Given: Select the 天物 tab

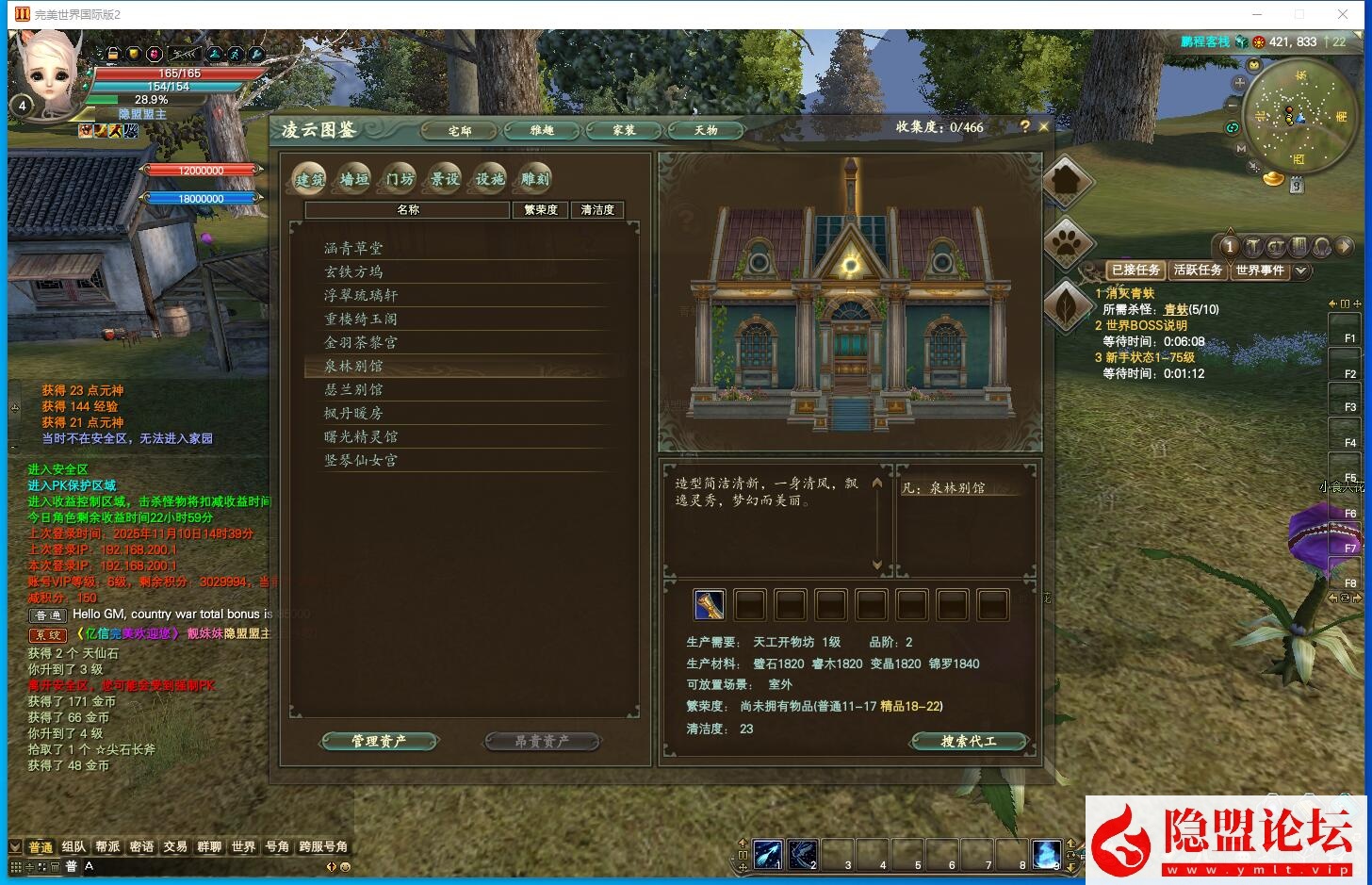Looking at the screenshot, I should 706,131.
